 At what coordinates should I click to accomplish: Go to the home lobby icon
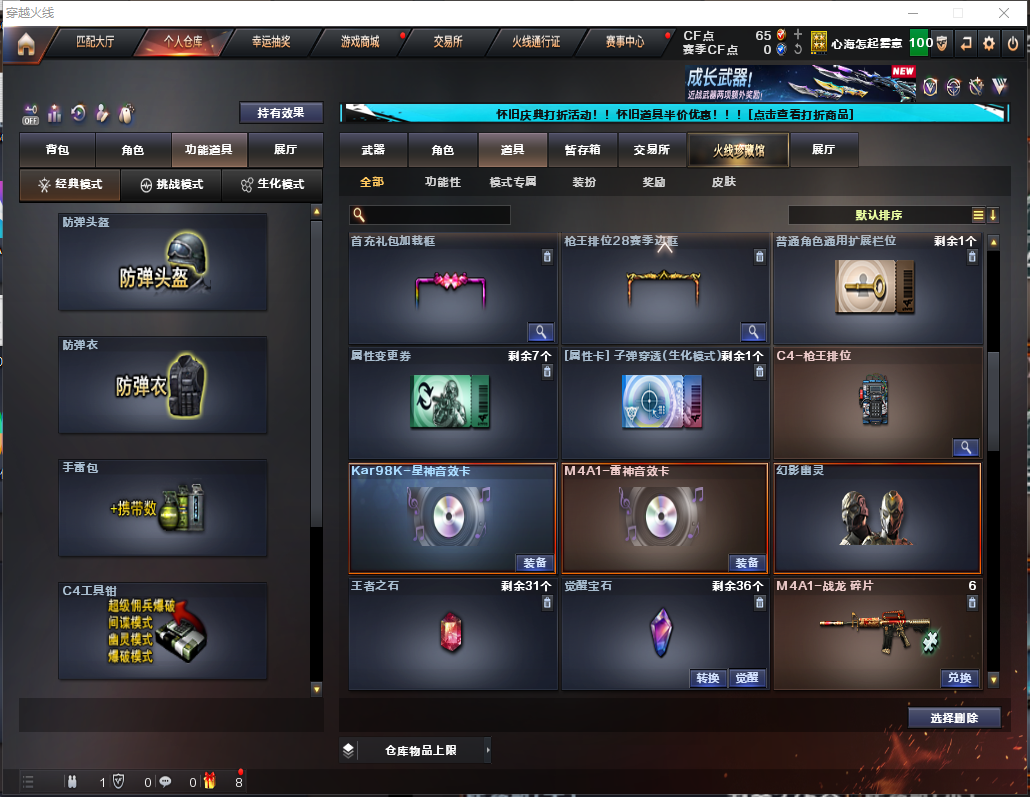coord(26,43)
